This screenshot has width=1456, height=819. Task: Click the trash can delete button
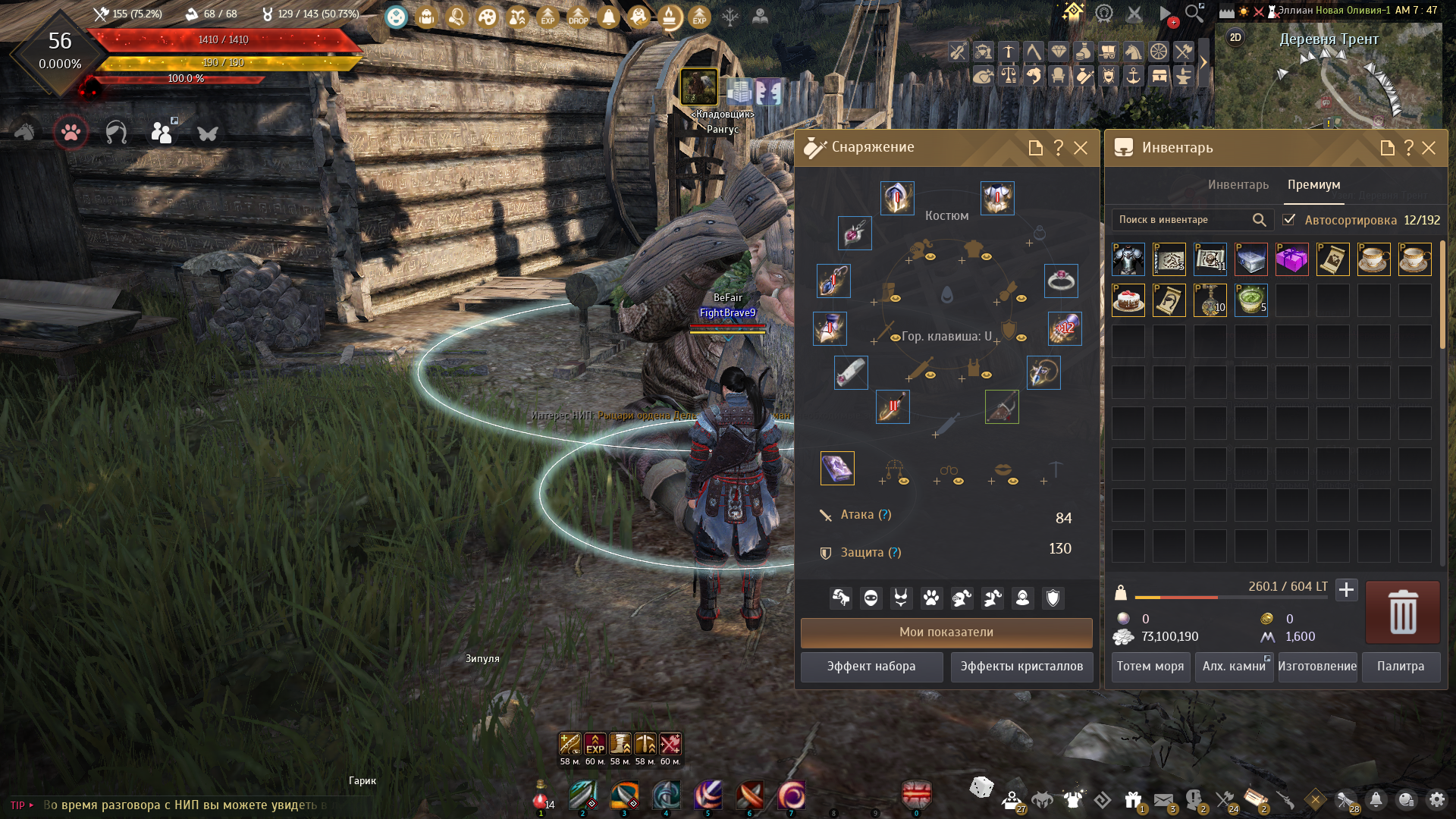tap(1402, 612)
